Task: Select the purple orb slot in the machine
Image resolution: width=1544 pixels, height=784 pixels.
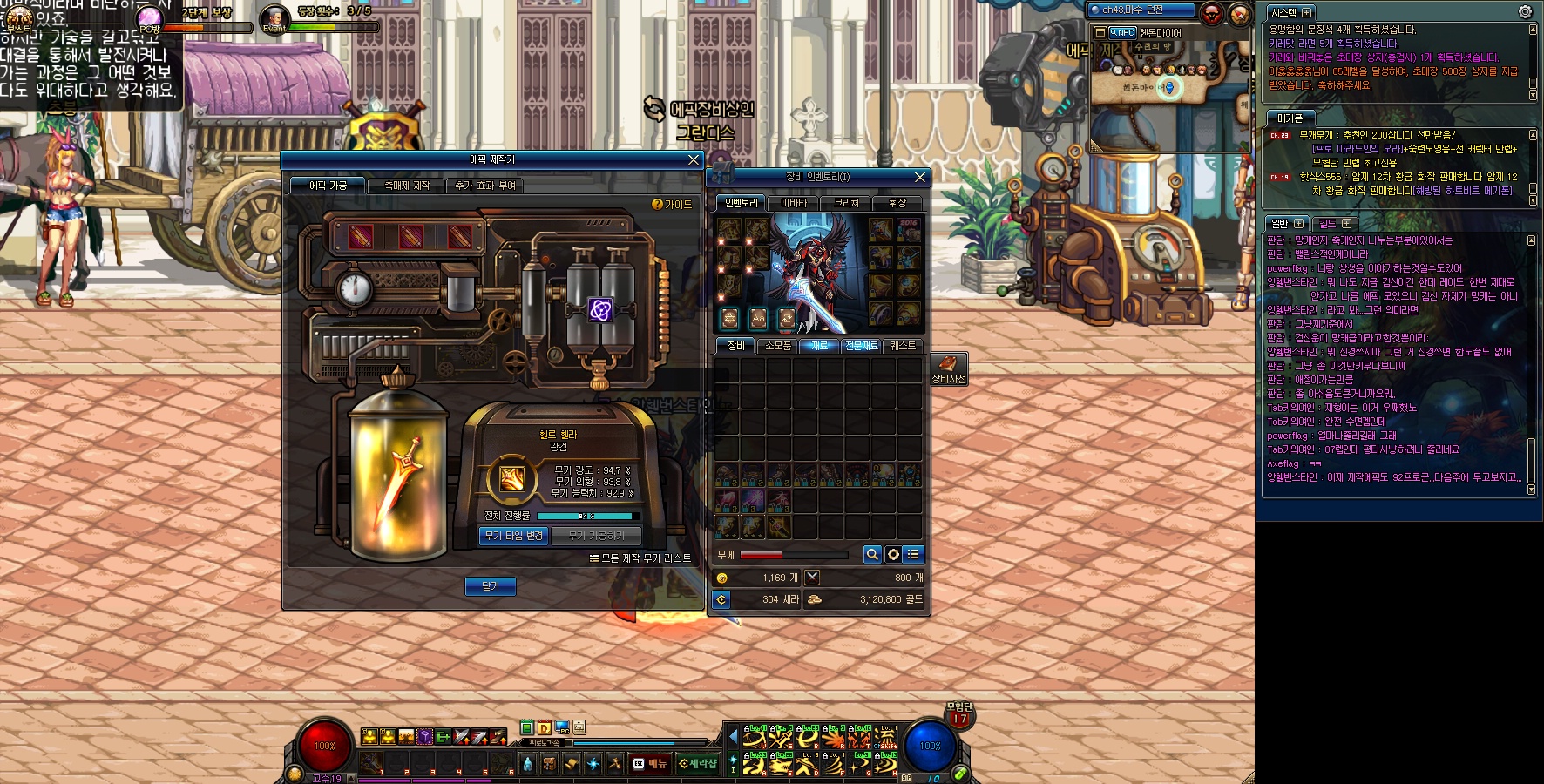Action: point(600,310)
